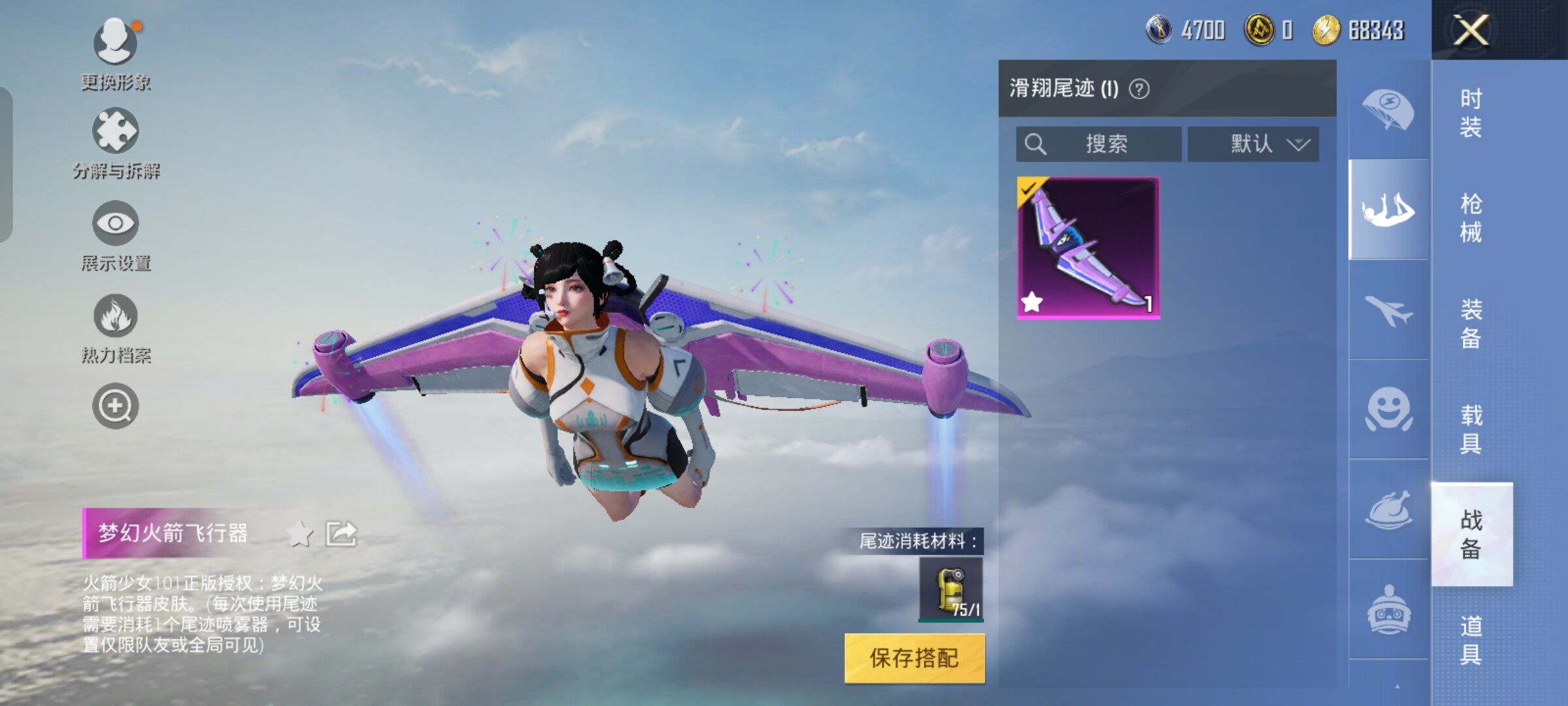Favorite the item with the star icon
The height and width of the screenshot is (706, 1568).
coord(300,534)
